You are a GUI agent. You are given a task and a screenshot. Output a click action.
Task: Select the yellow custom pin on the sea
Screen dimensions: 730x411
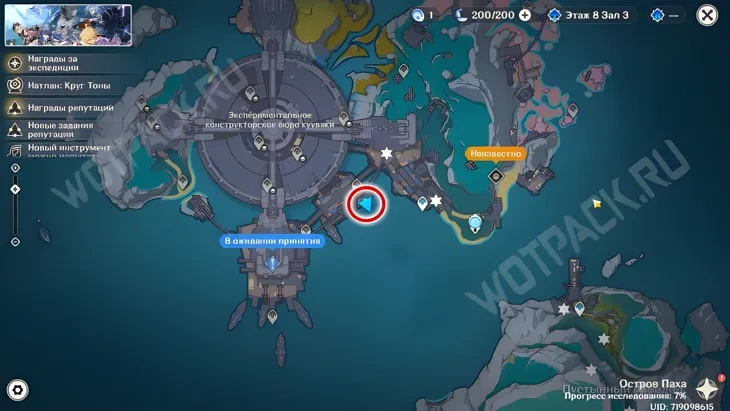(597, 203)
